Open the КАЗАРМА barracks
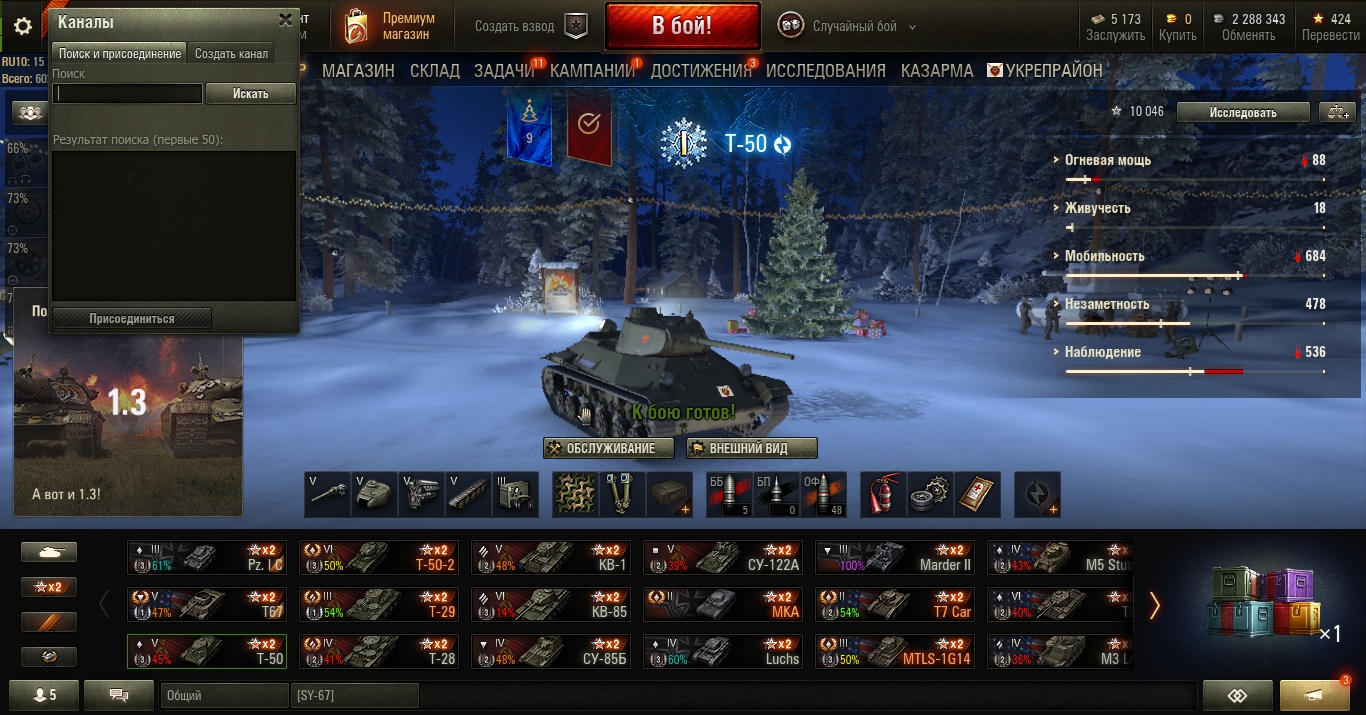The width and height of the screenshot is (1366, 715). coord(937,71)
